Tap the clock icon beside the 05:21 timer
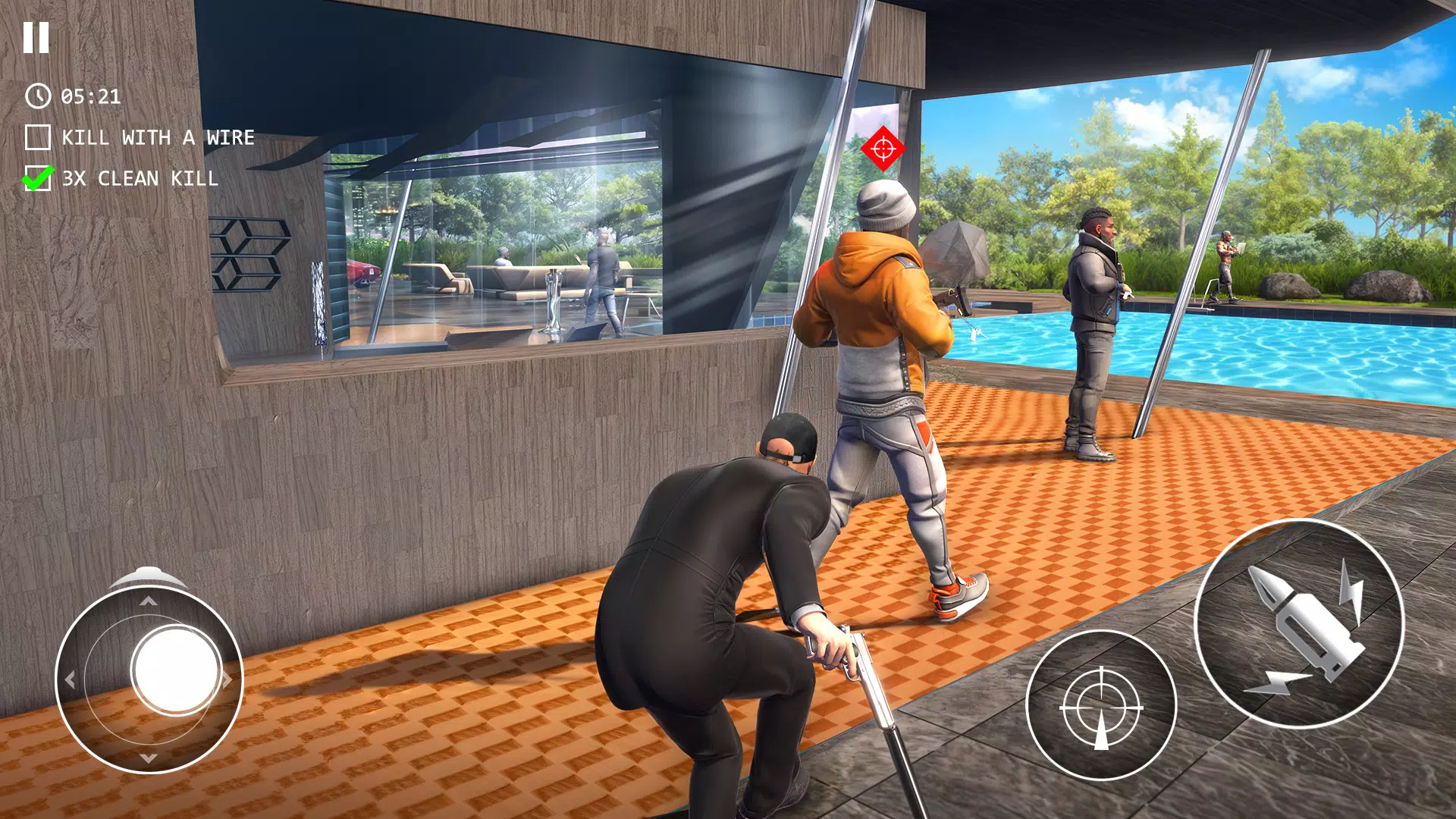Image resolution: width=1456 pixels, height=819 pixels. [x=37, y=96]
